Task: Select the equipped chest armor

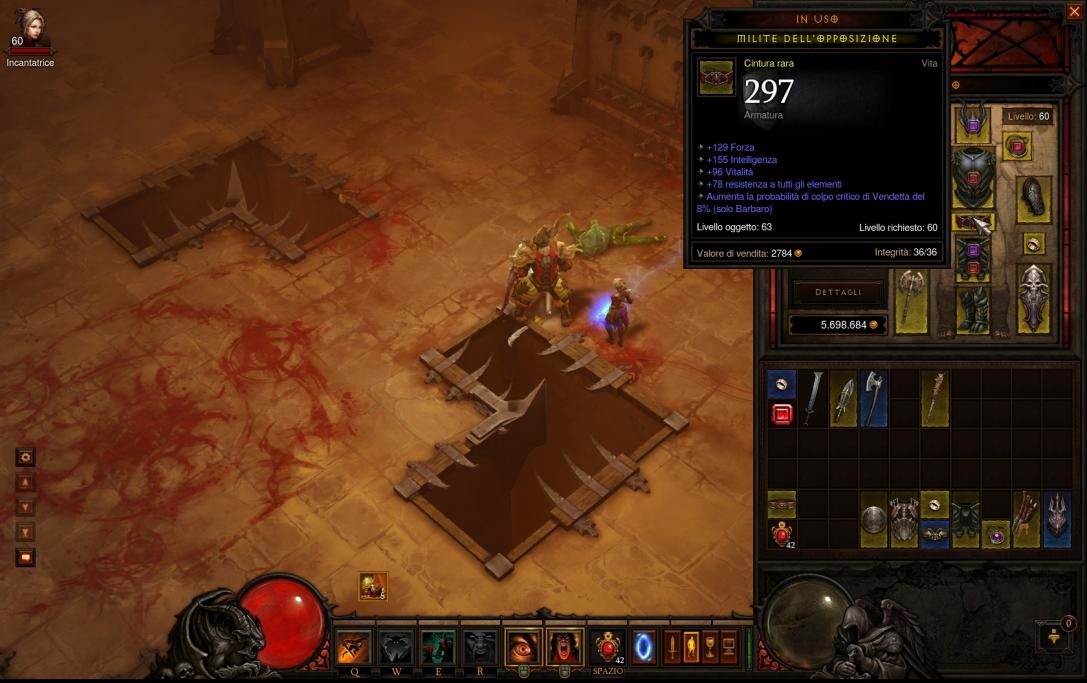Action: pos(971,178)
